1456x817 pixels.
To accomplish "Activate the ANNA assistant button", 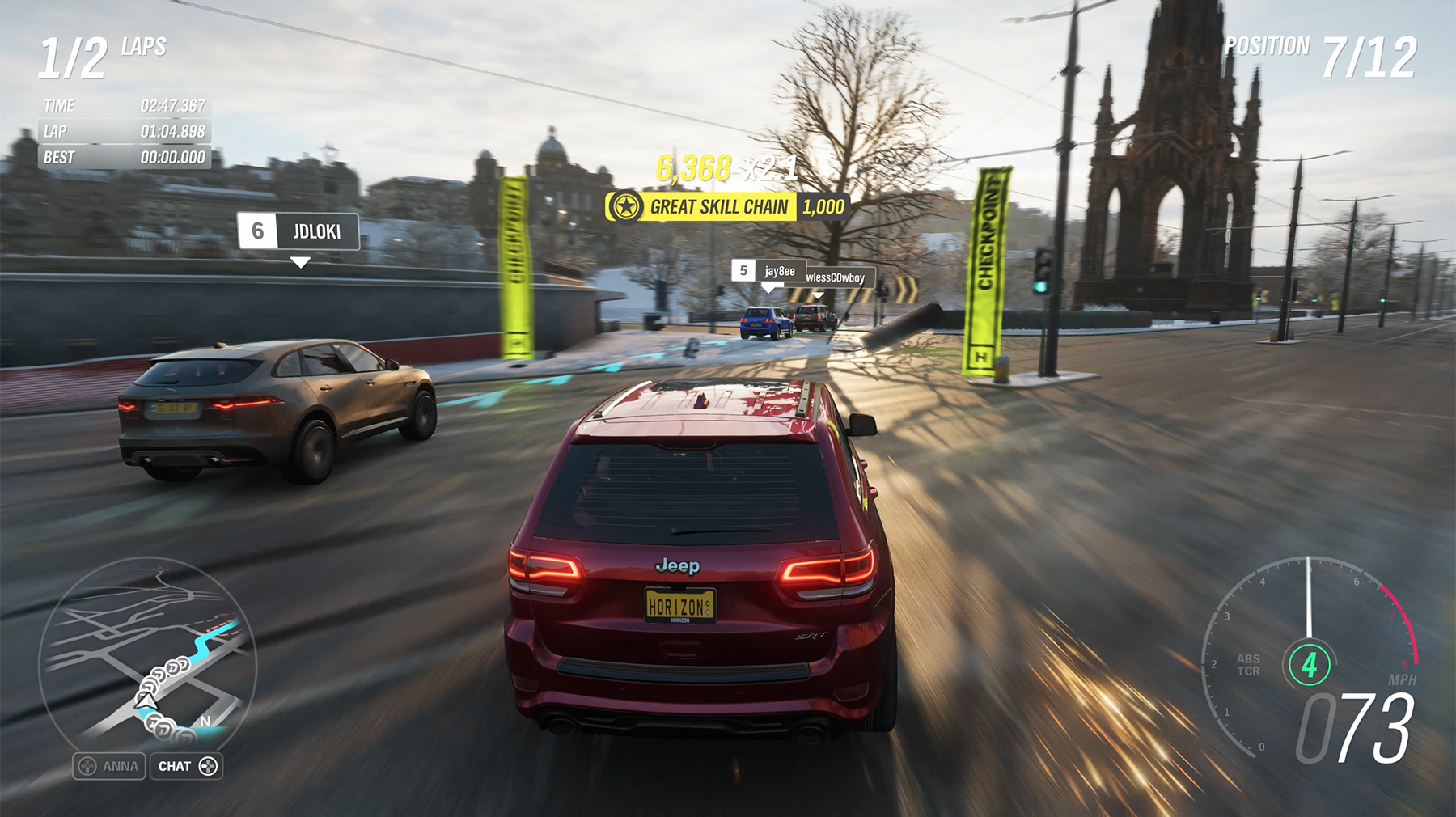I will [x=109, y=766].
